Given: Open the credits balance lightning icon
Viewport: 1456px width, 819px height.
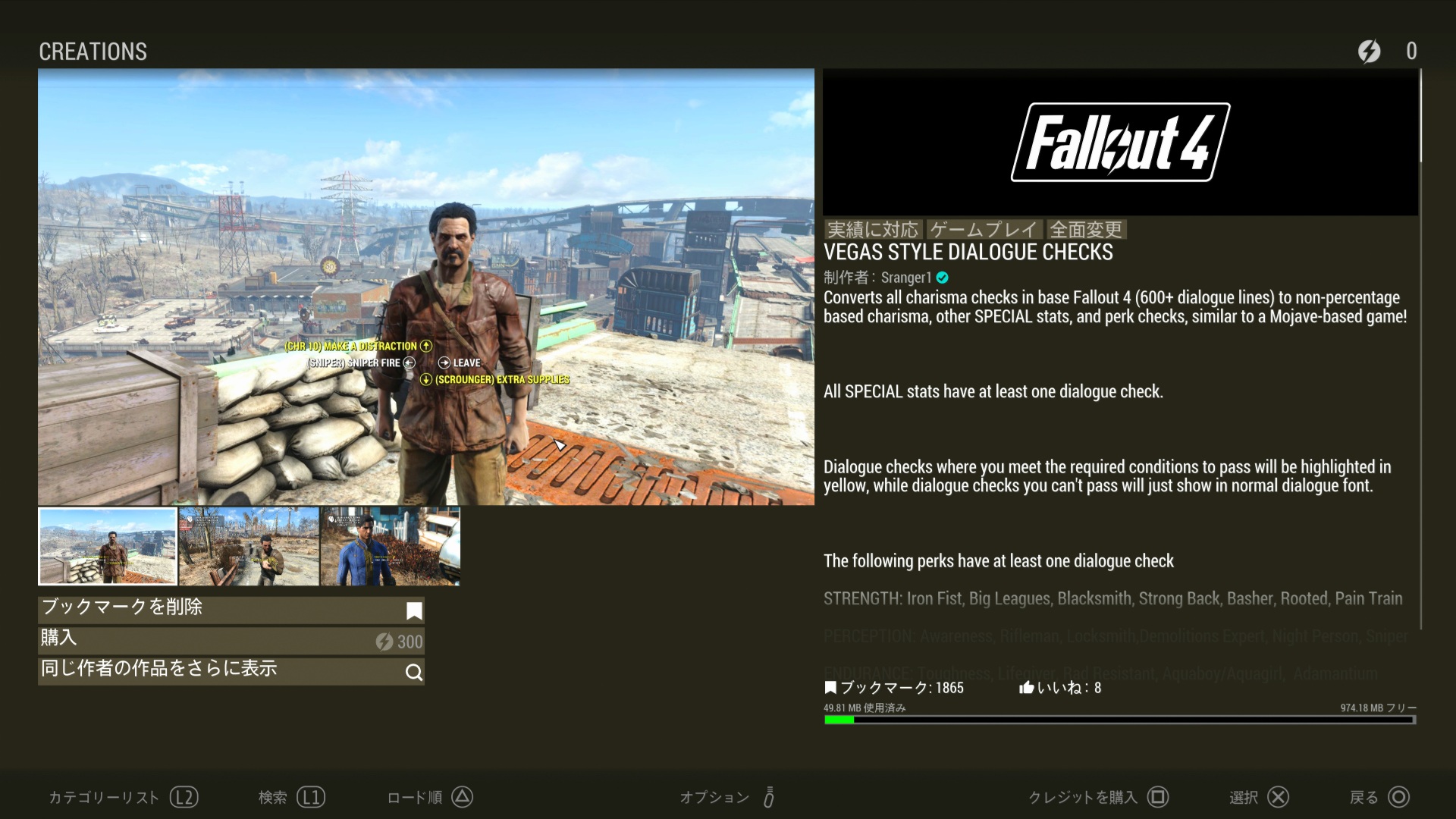Looking at the screenshot, I should click(1369, 52).
